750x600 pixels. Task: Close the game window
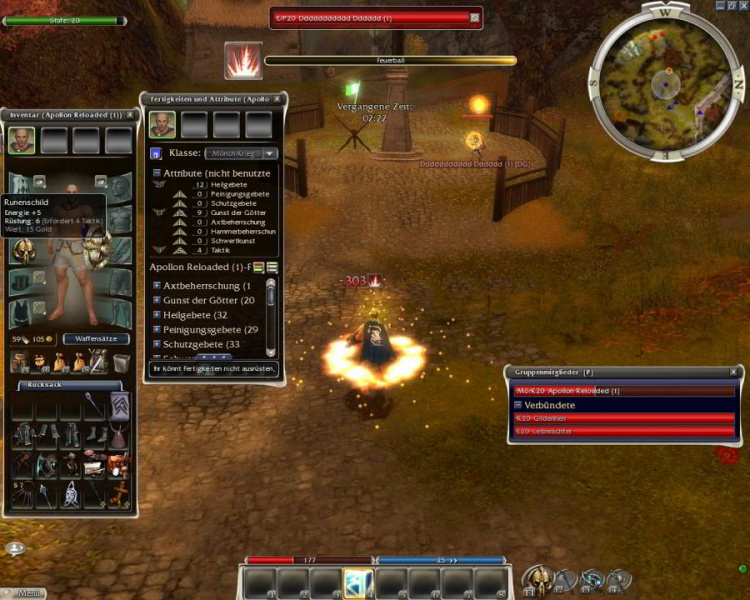[x=741, y=5]
